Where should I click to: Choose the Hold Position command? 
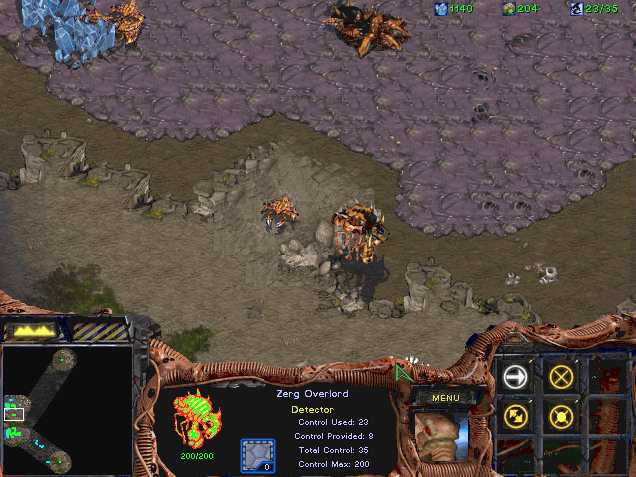click(x=561, y=417)
